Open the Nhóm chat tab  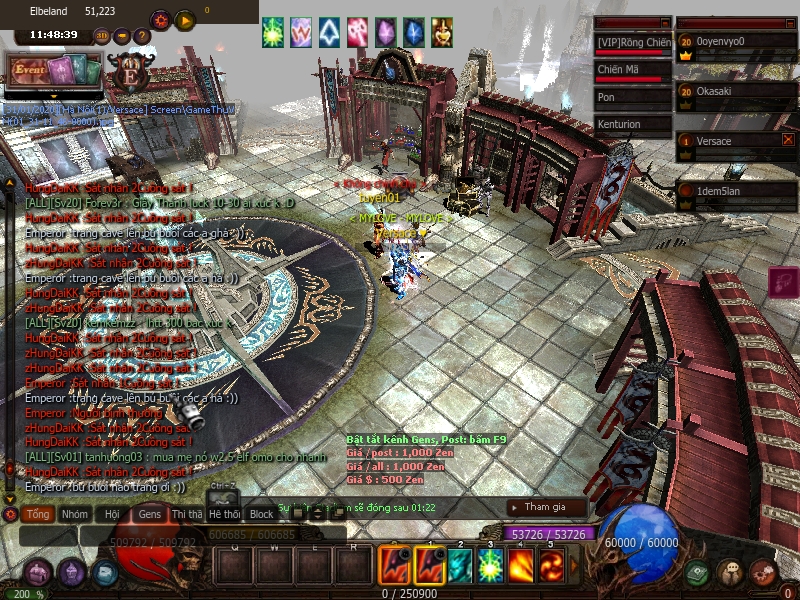pyautogui.click(x=74, y=513)
